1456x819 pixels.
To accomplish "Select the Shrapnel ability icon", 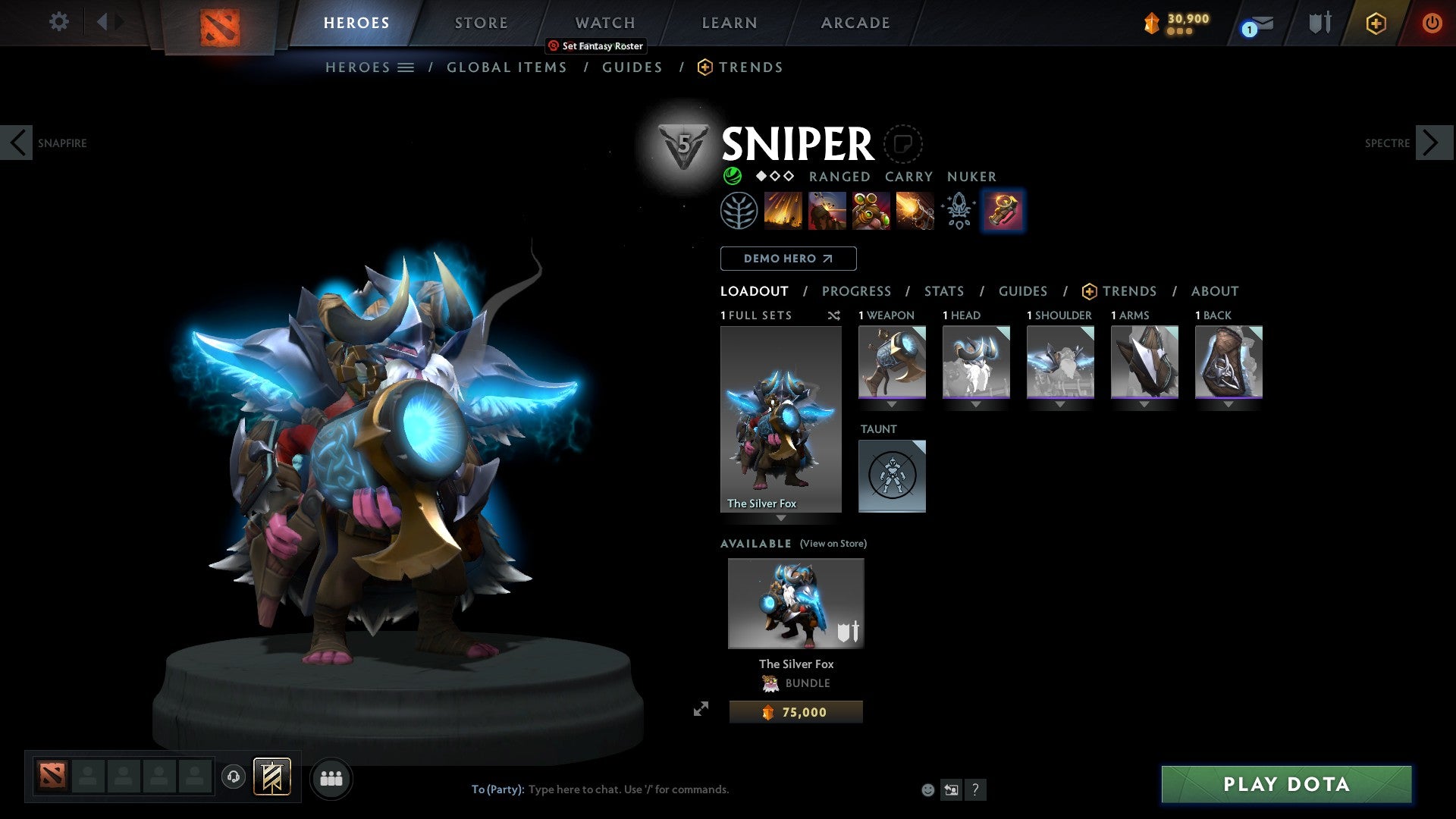I will [x=783, y=211].
